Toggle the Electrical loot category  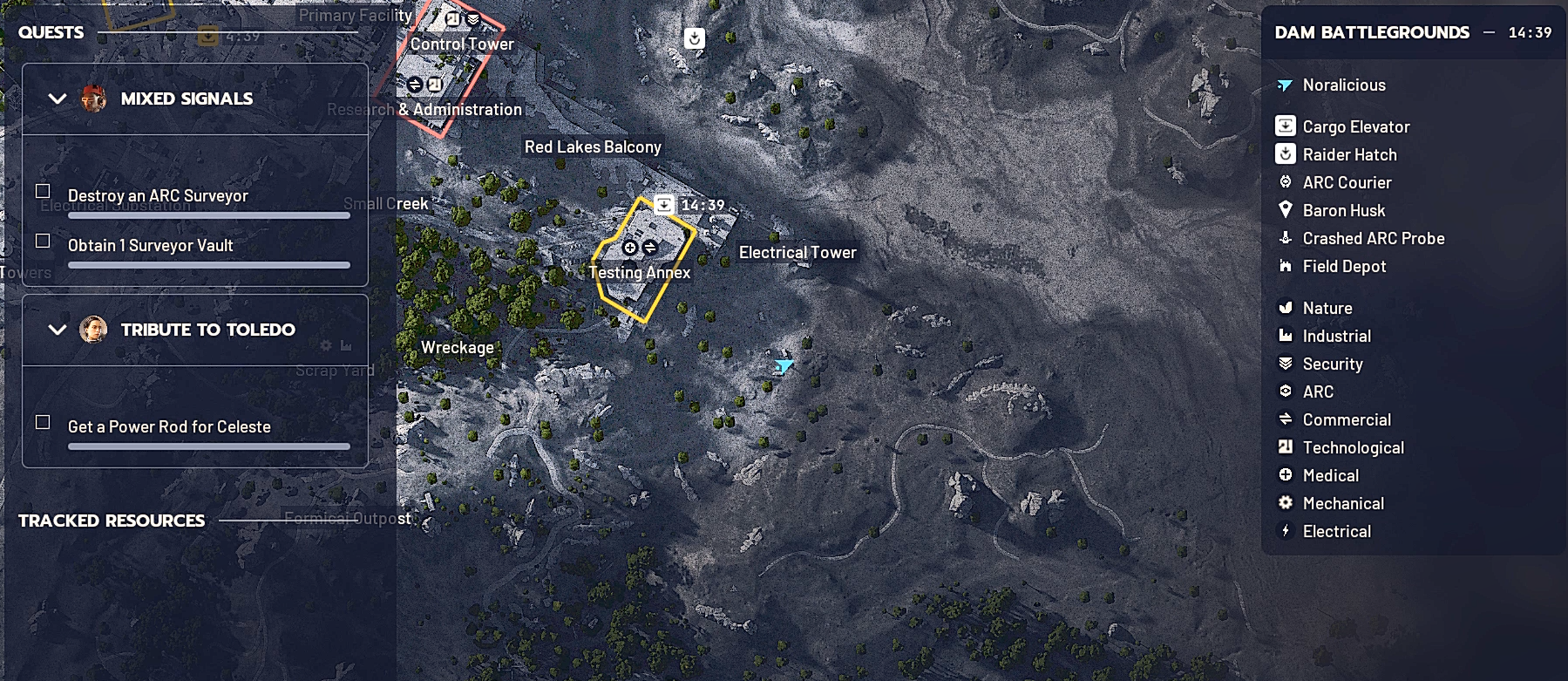pyautogui.click(x=1336, y=531)
